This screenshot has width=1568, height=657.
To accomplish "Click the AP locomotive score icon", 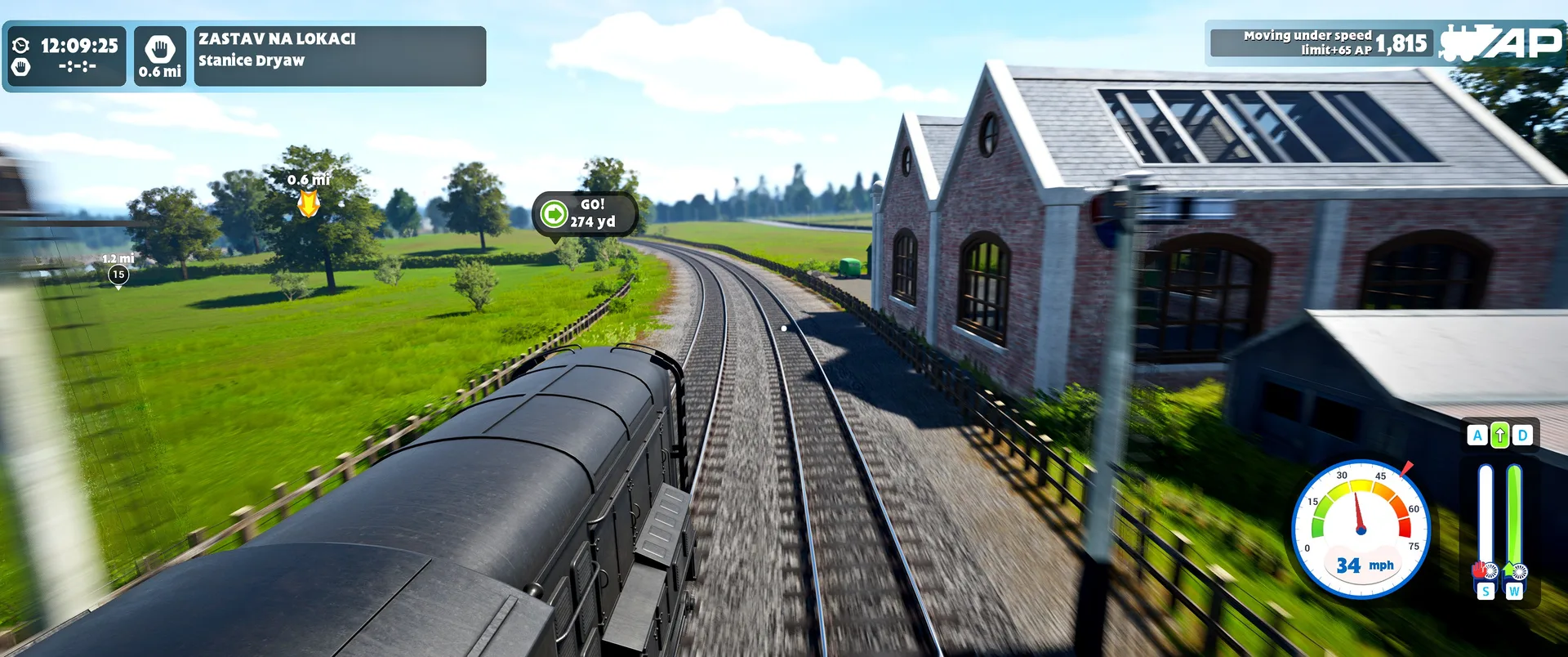I will click(1501, 43).
